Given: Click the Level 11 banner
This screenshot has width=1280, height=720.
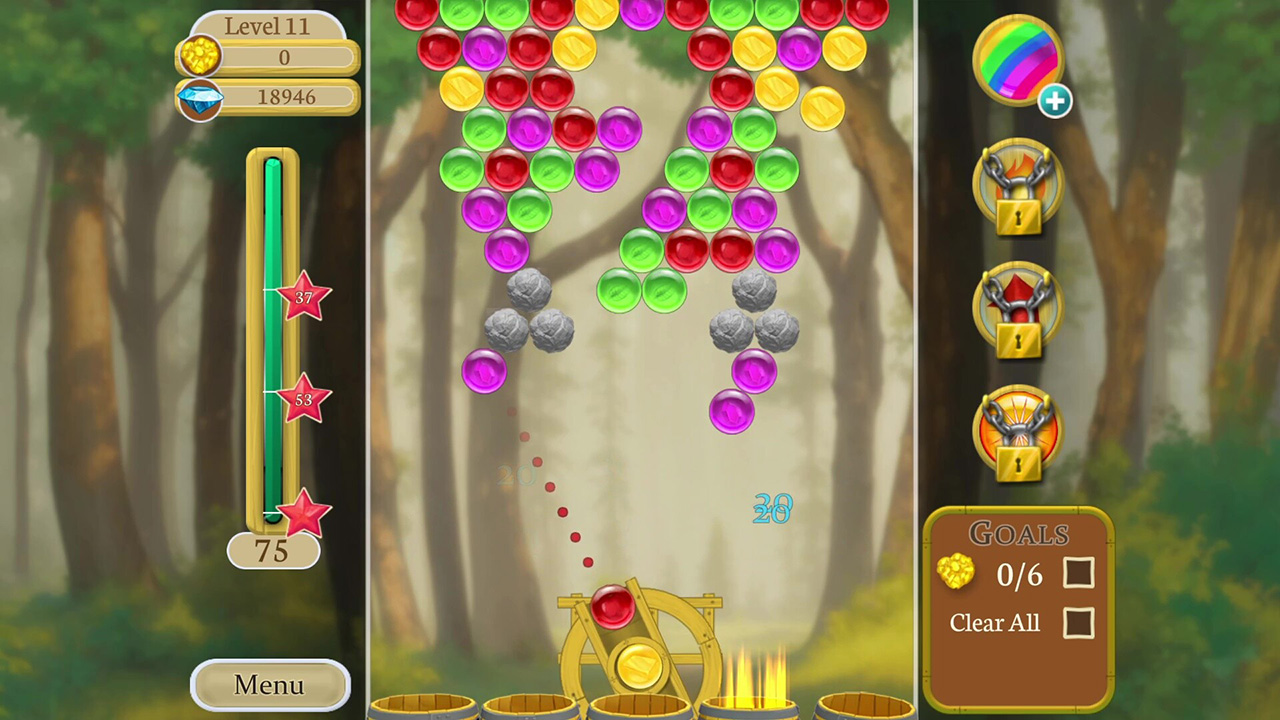Looking at the screenshot, I should (267, 26).
